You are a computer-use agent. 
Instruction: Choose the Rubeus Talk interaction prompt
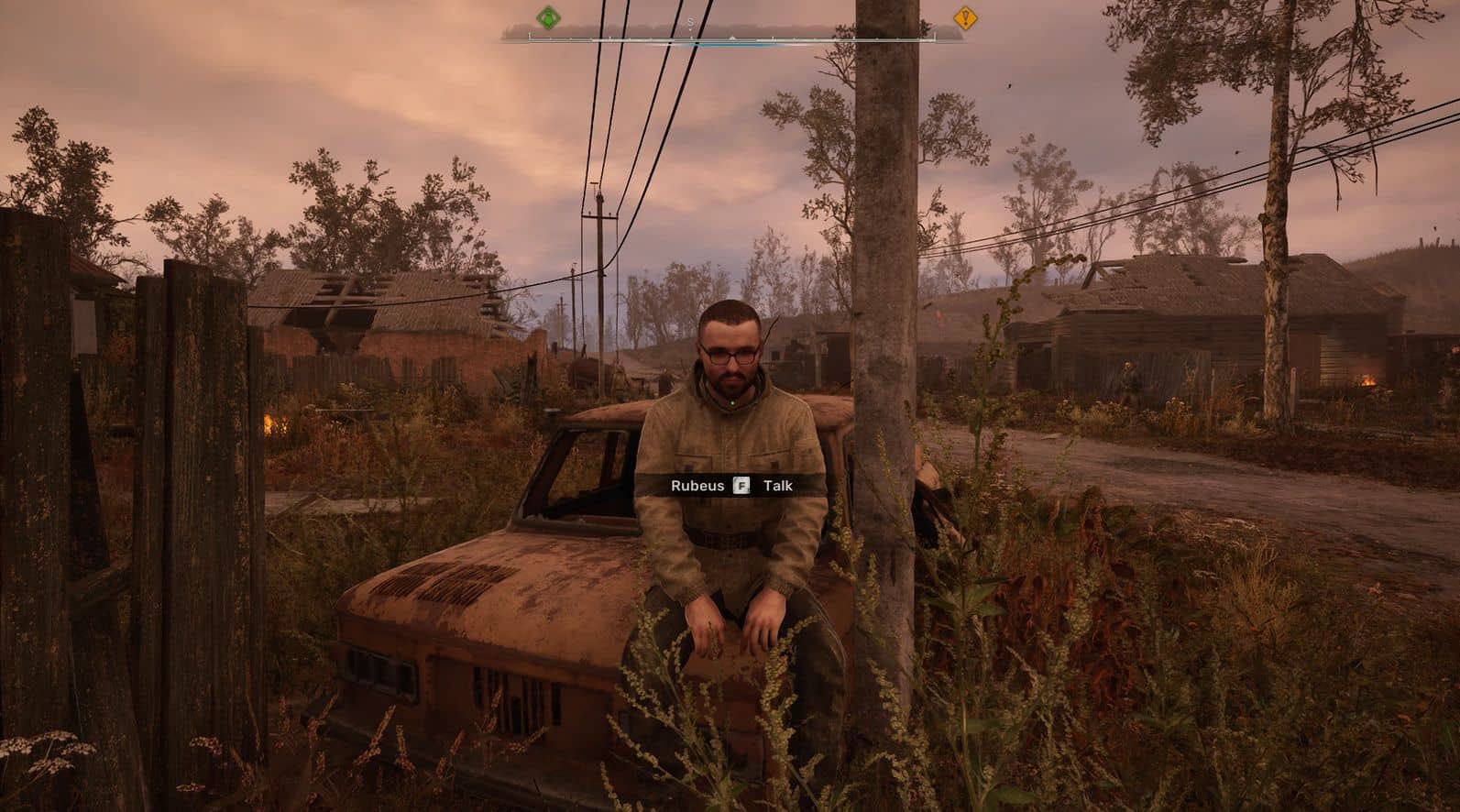point(730,486)
